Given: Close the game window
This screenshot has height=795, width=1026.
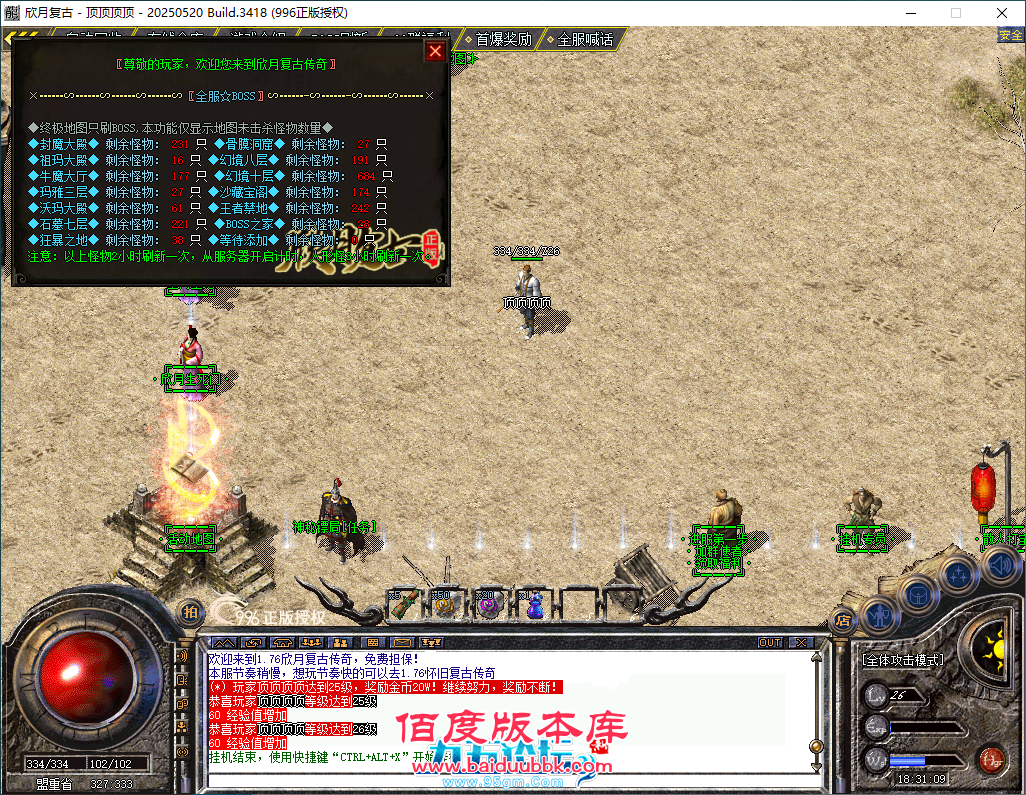Looking at the screenshot, I should click(1002, 13).
